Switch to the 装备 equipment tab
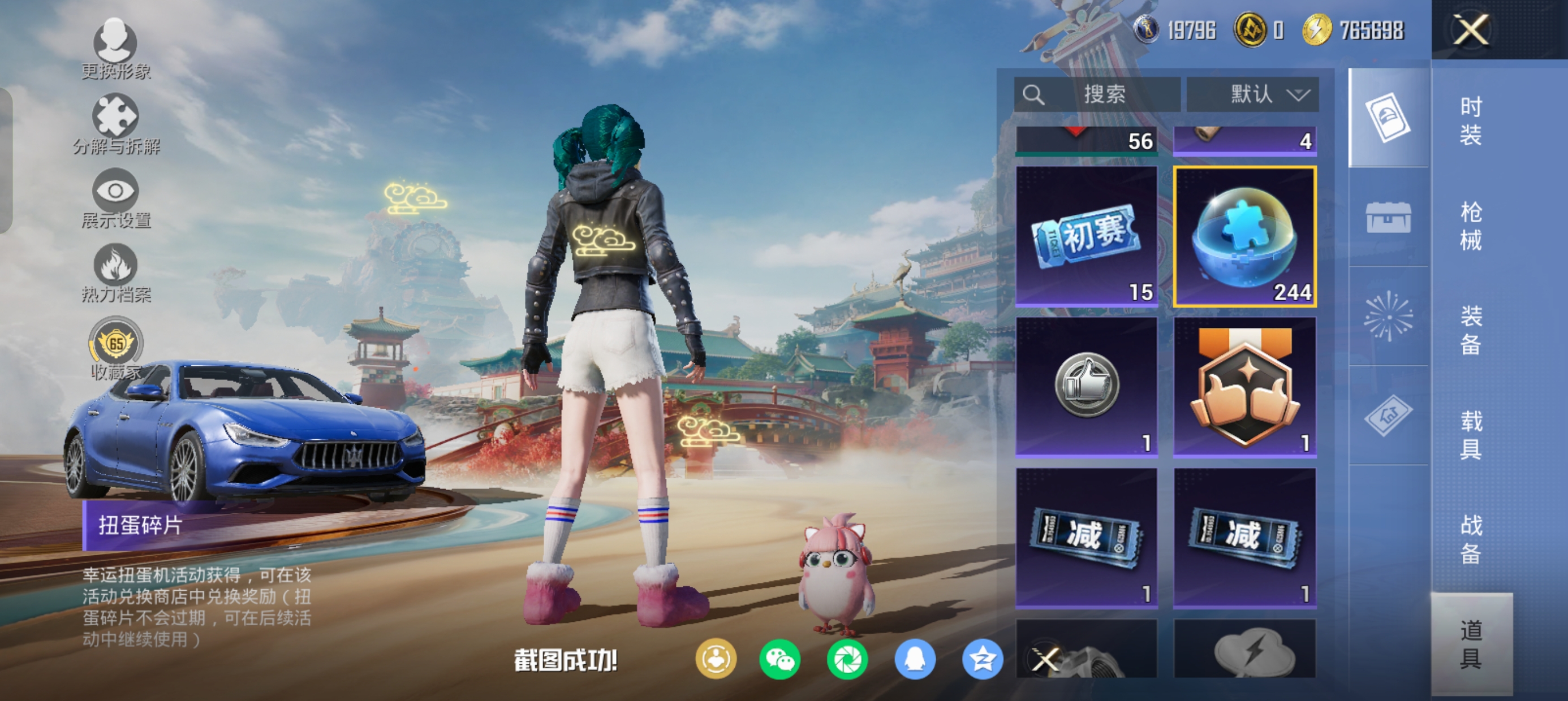1568x701 pixels. (1471, 330)
